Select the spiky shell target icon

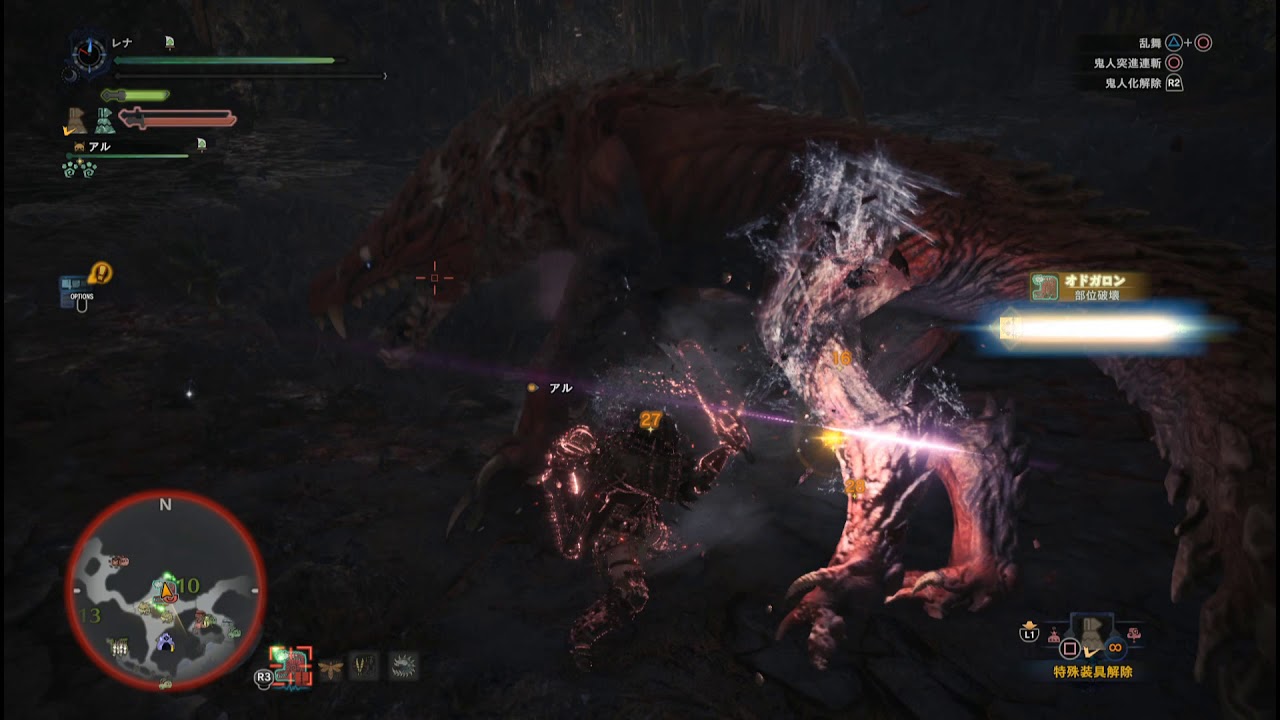point(403,666)
